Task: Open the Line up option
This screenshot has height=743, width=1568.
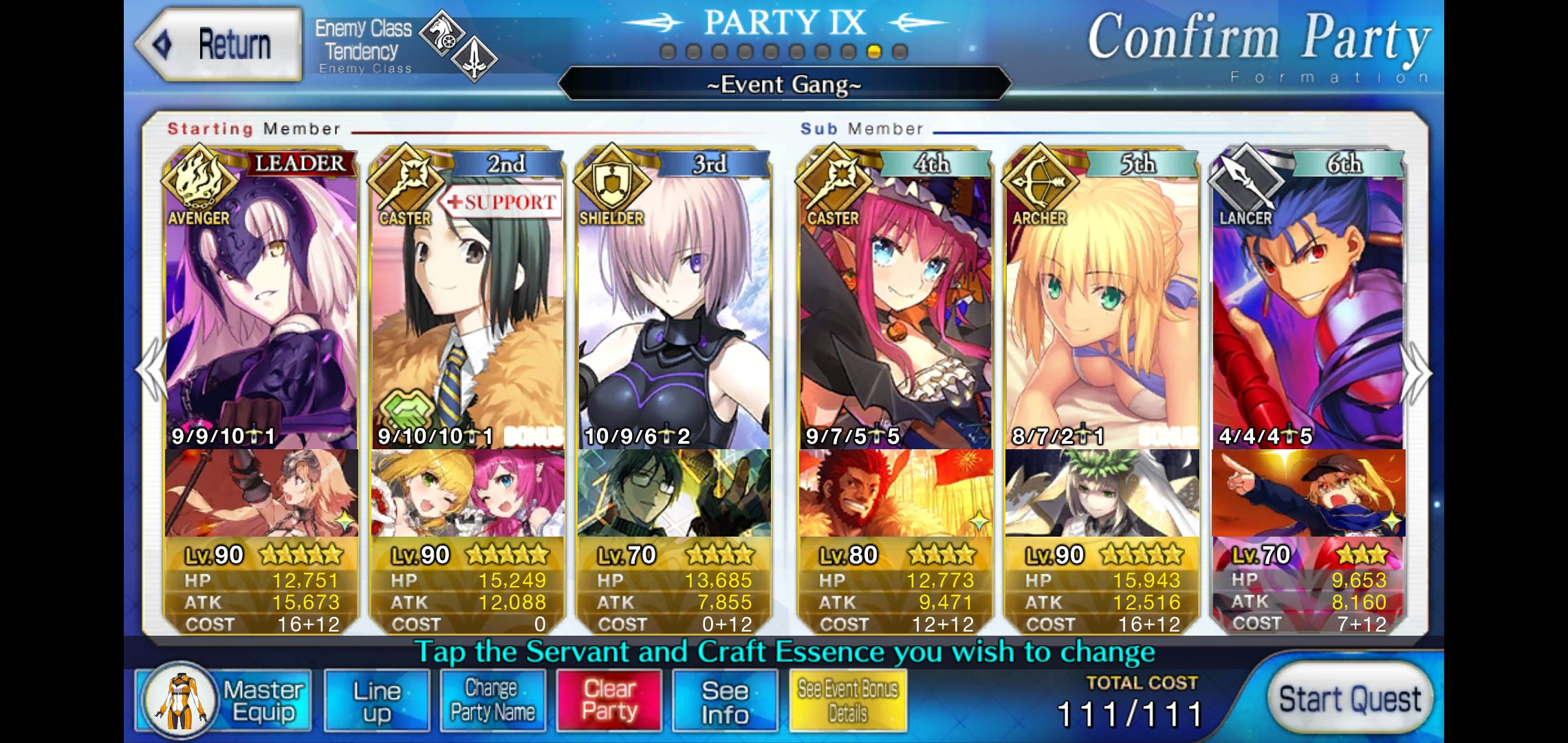Action: click(x=376, y=701)
